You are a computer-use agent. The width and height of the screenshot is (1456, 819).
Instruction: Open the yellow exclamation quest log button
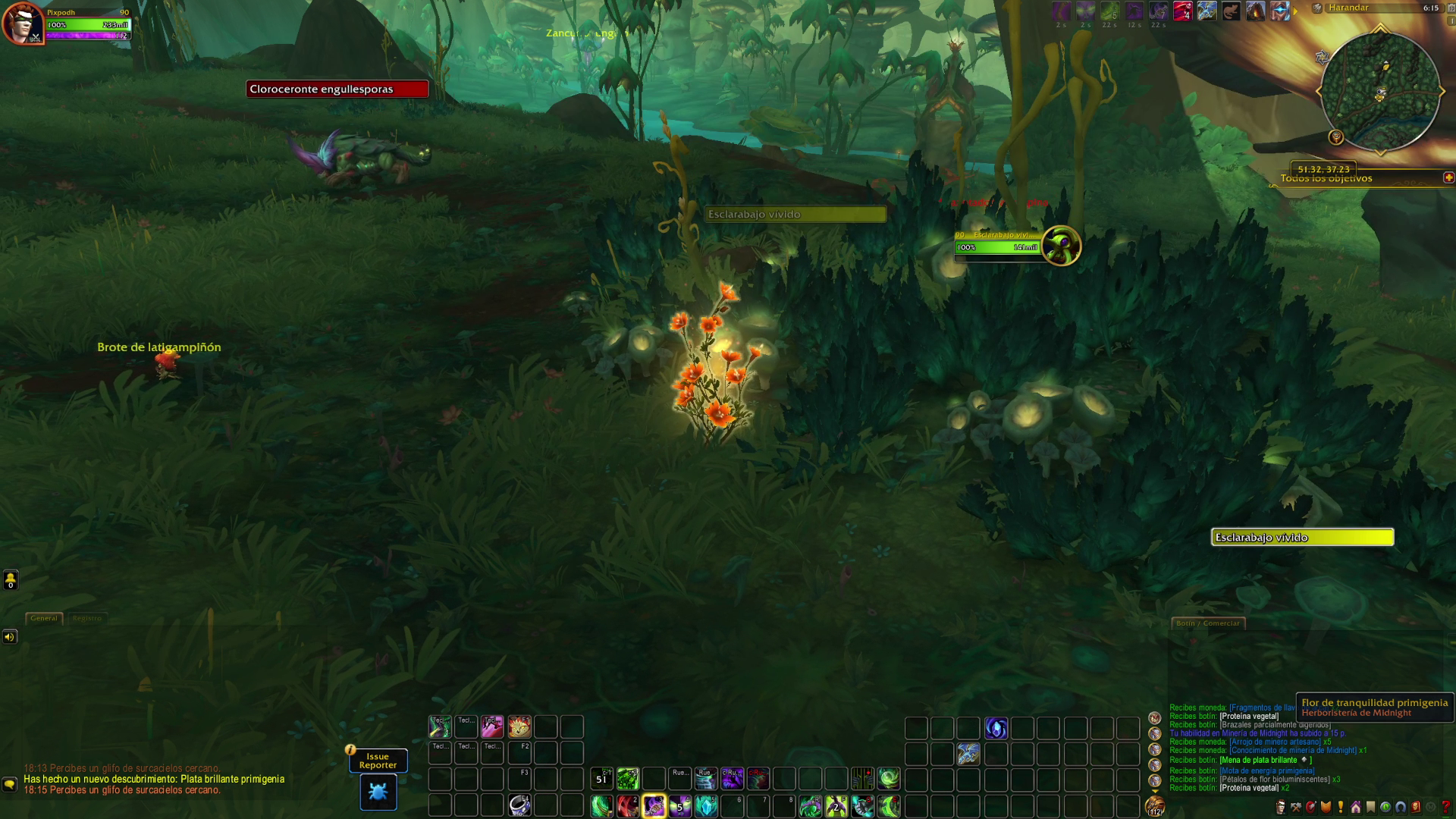coord(1341,807)
